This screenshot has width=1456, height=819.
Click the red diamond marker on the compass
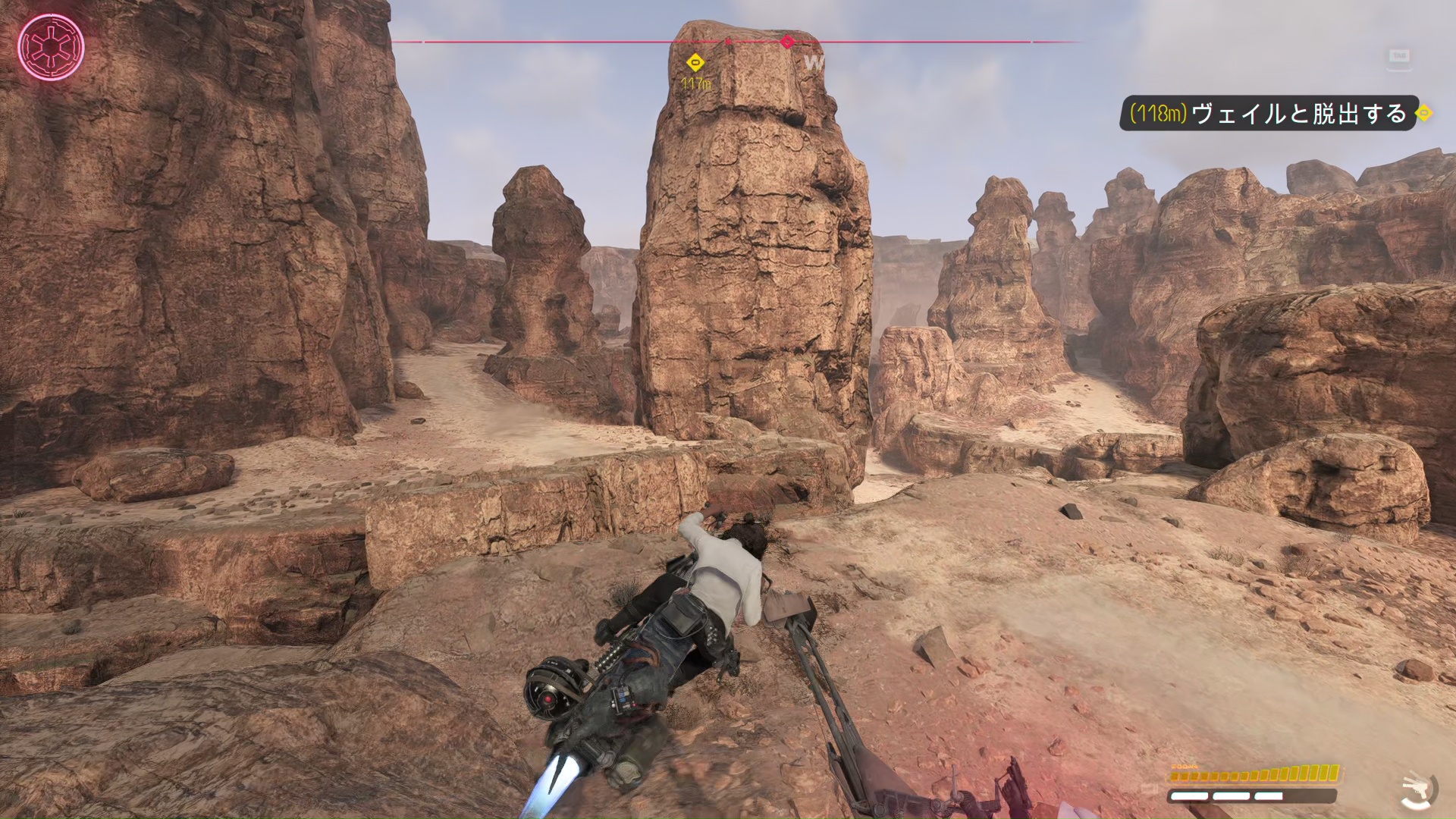(x=787, y=42)
